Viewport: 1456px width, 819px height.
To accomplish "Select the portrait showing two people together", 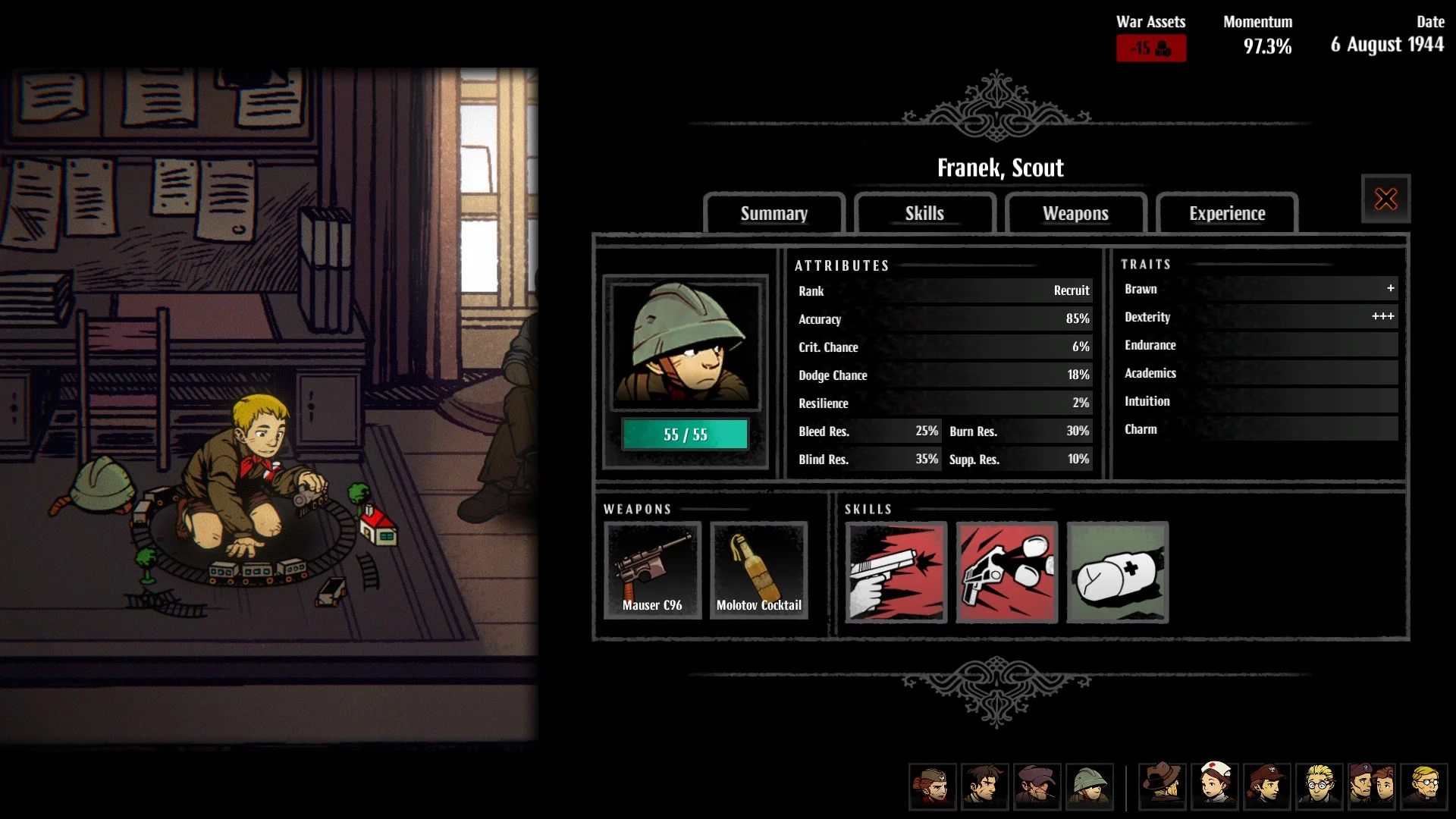I will (x=1372, y=786).
